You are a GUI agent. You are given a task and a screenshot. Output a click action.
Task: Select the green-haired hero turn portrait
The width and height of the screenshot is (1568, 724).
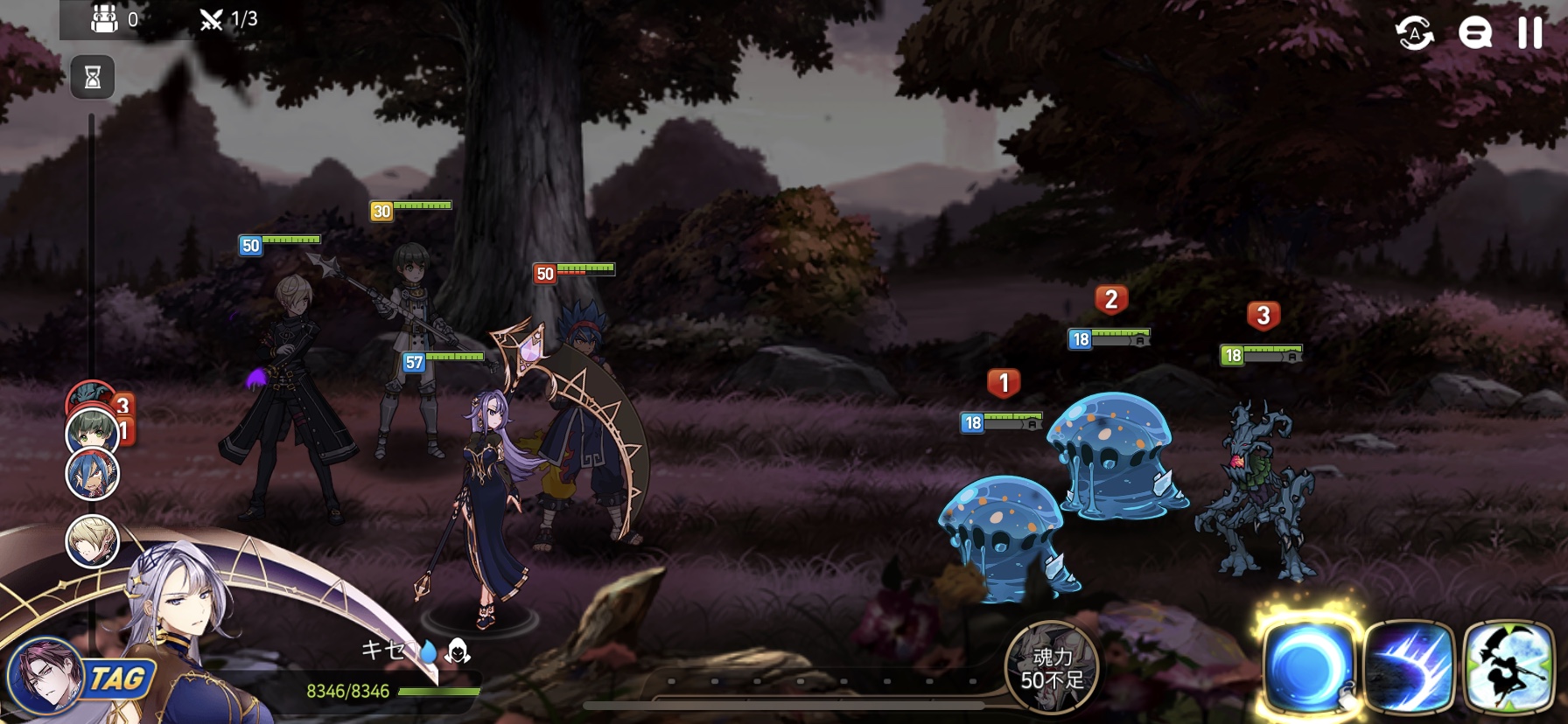[x=92, y=431]
